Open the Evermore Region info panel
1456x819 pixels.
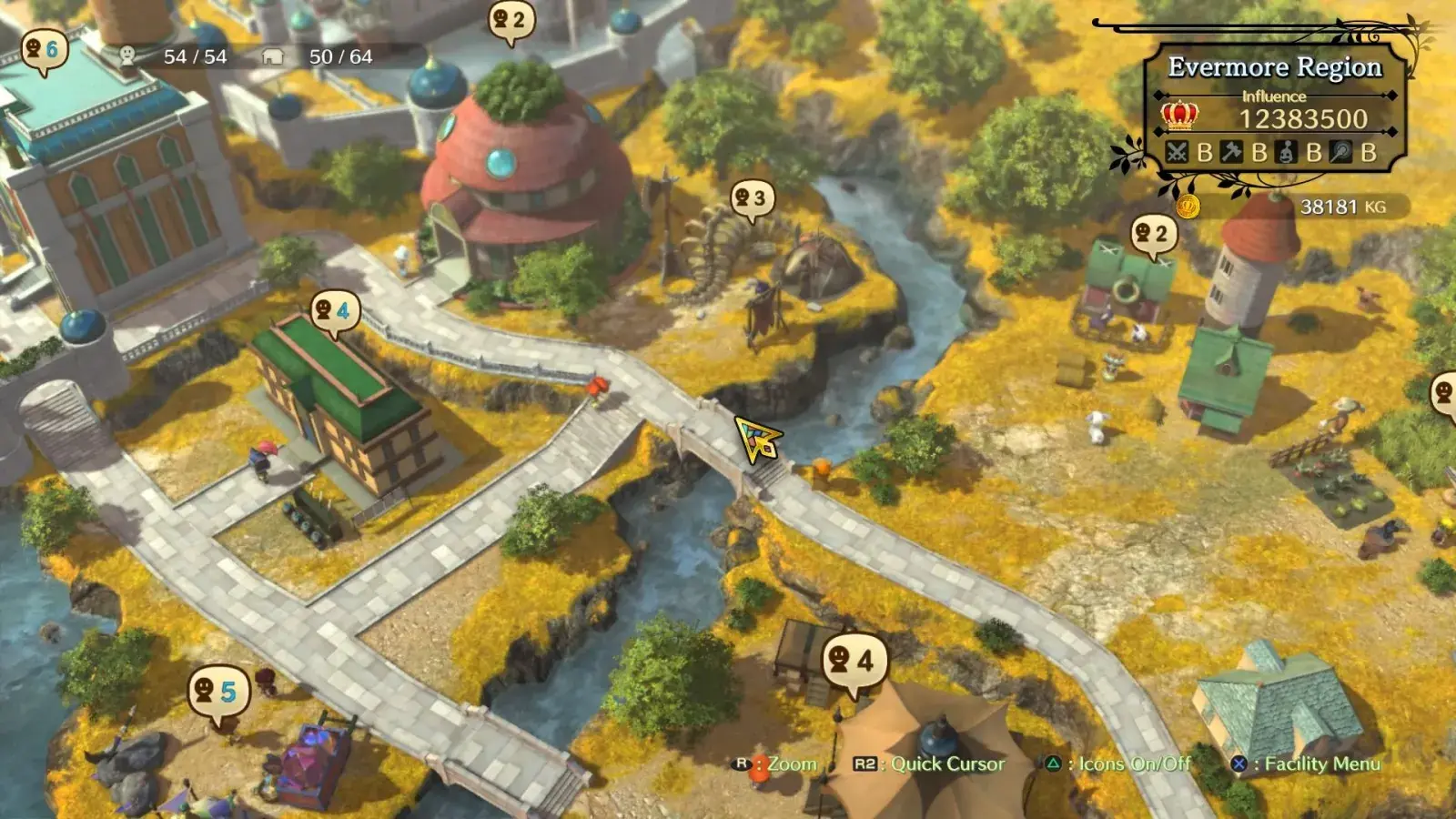coord(1274,109)
